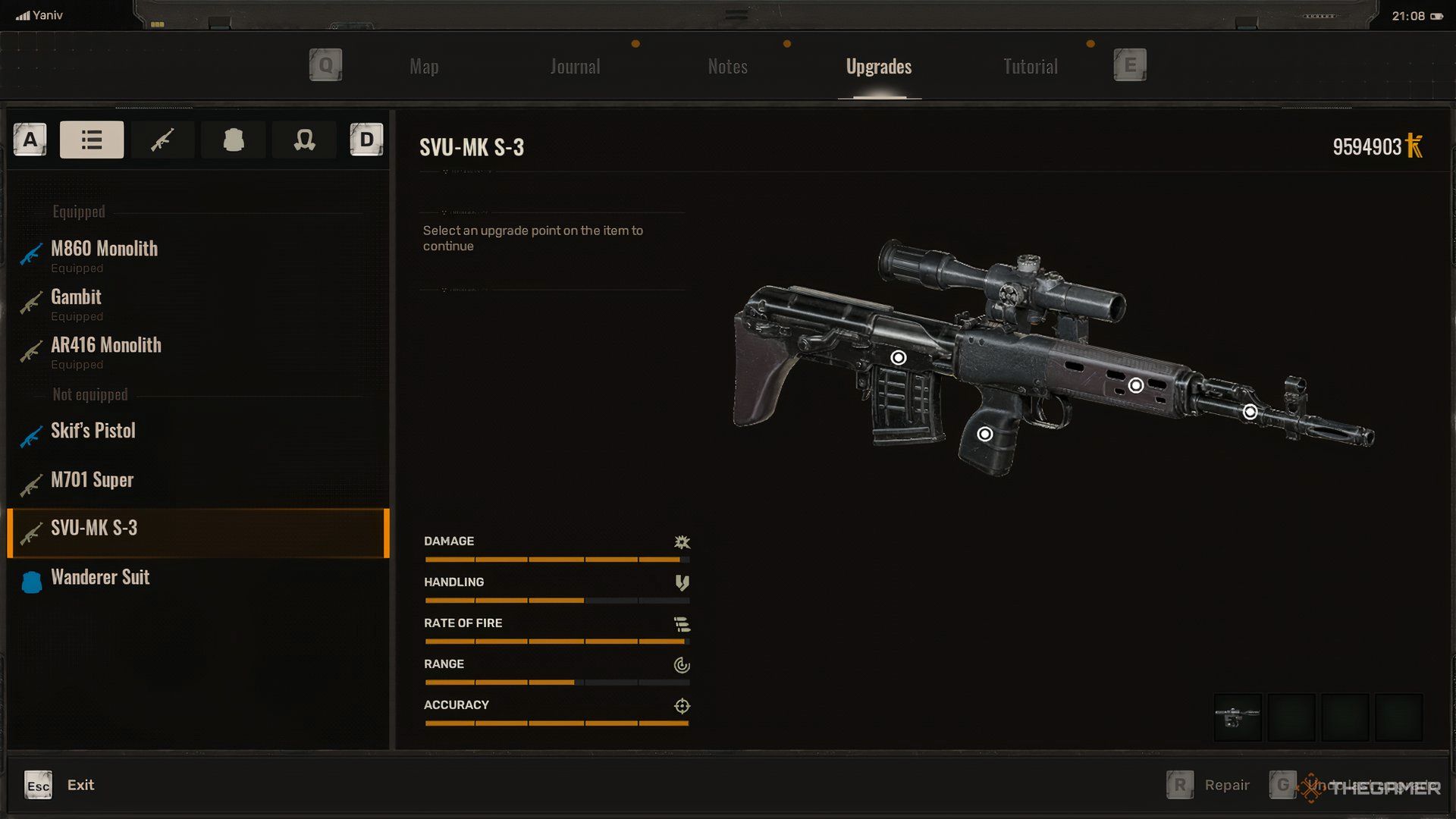Select the barrel upgrade point
Viewport: 1456px width, 819px height.
click(1250, 412)
